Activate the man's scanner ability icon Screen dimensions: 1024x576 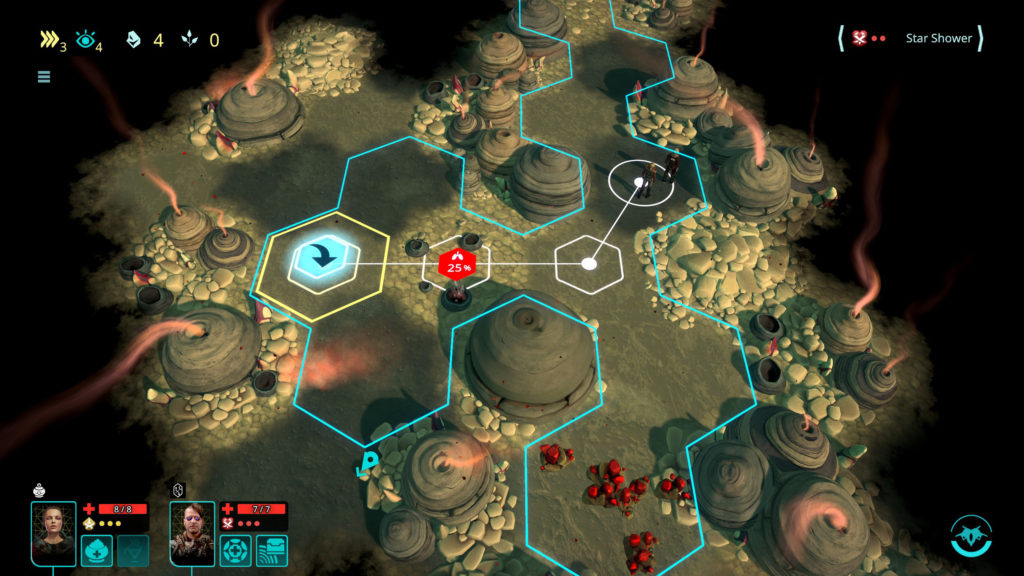click(271, 550)
